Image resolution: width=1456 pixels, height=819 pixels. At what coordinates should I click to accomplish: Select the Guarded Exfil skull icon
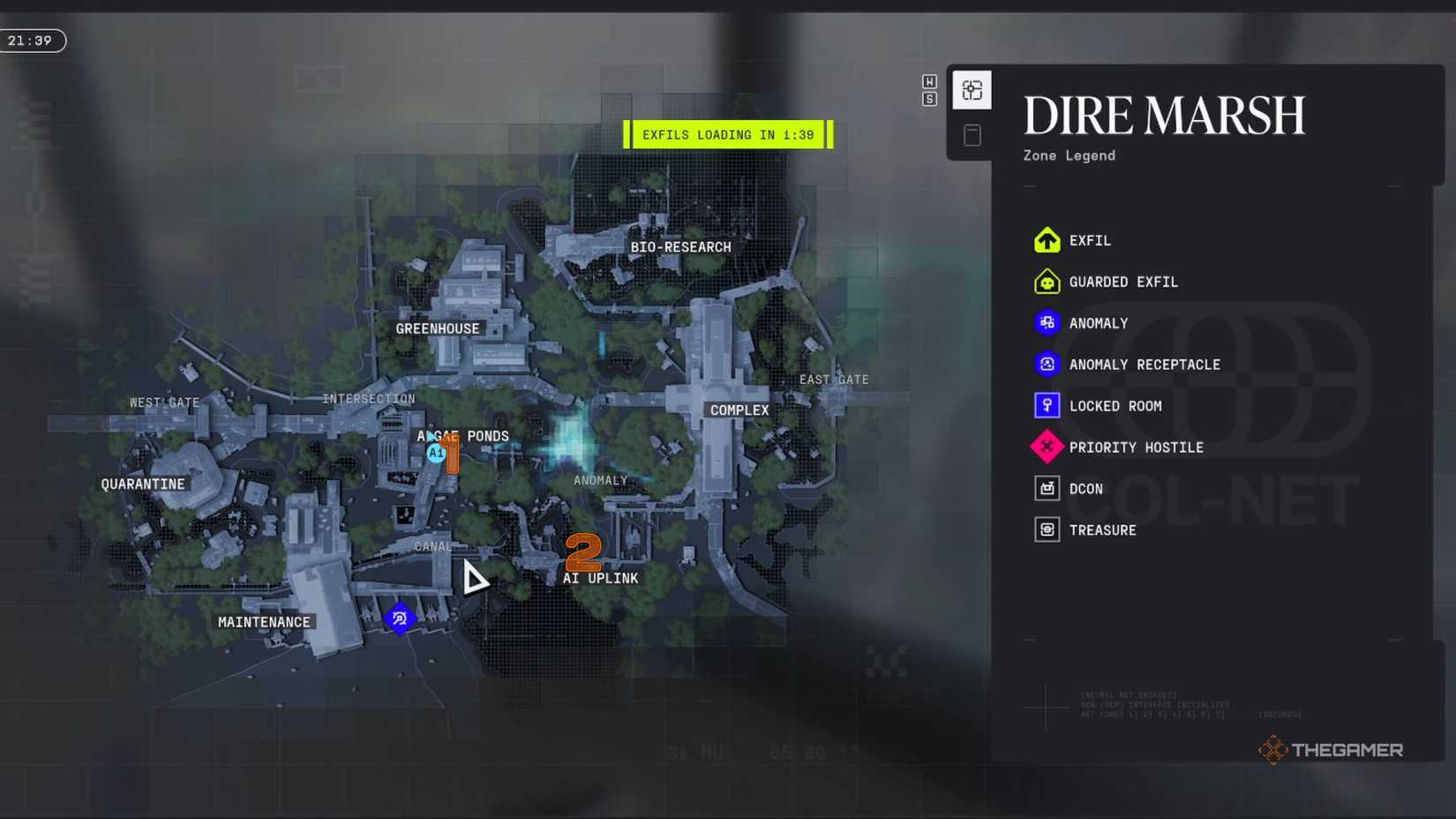pyautogui.click(x=1047, y=281)
